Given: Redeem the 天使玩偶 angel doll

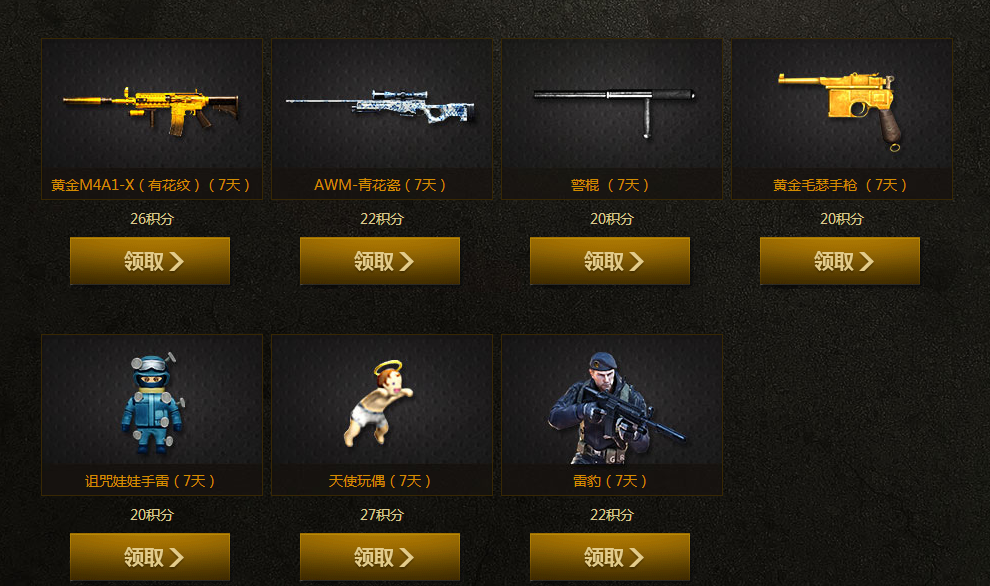Looking at the screenshot, I should click(x=380, y=557).
